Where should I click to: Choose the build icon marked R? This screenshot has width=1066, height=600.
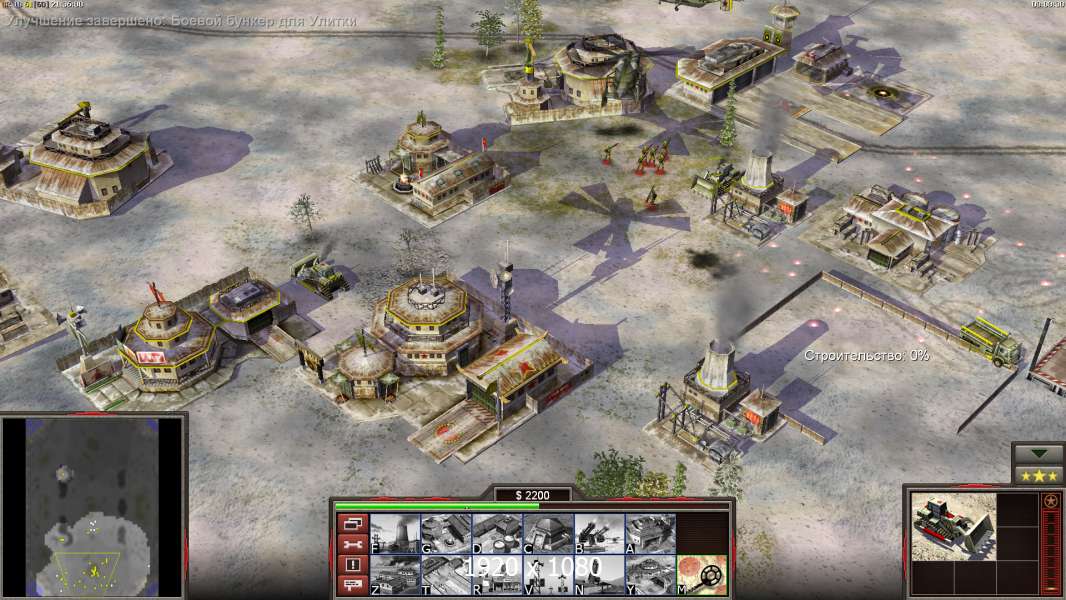[x=497, y=574]
